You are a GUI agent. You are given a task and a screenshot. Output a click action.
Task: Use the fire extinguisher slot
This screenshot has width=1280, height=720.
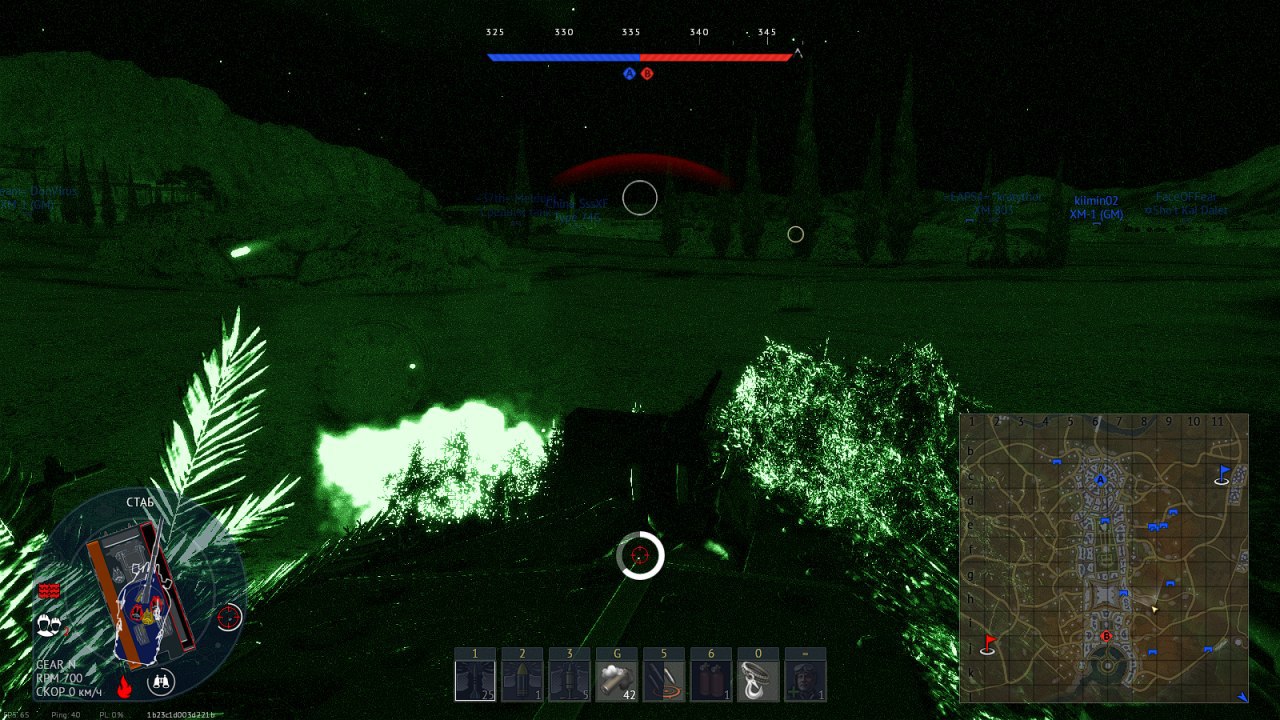click(711, 676)
